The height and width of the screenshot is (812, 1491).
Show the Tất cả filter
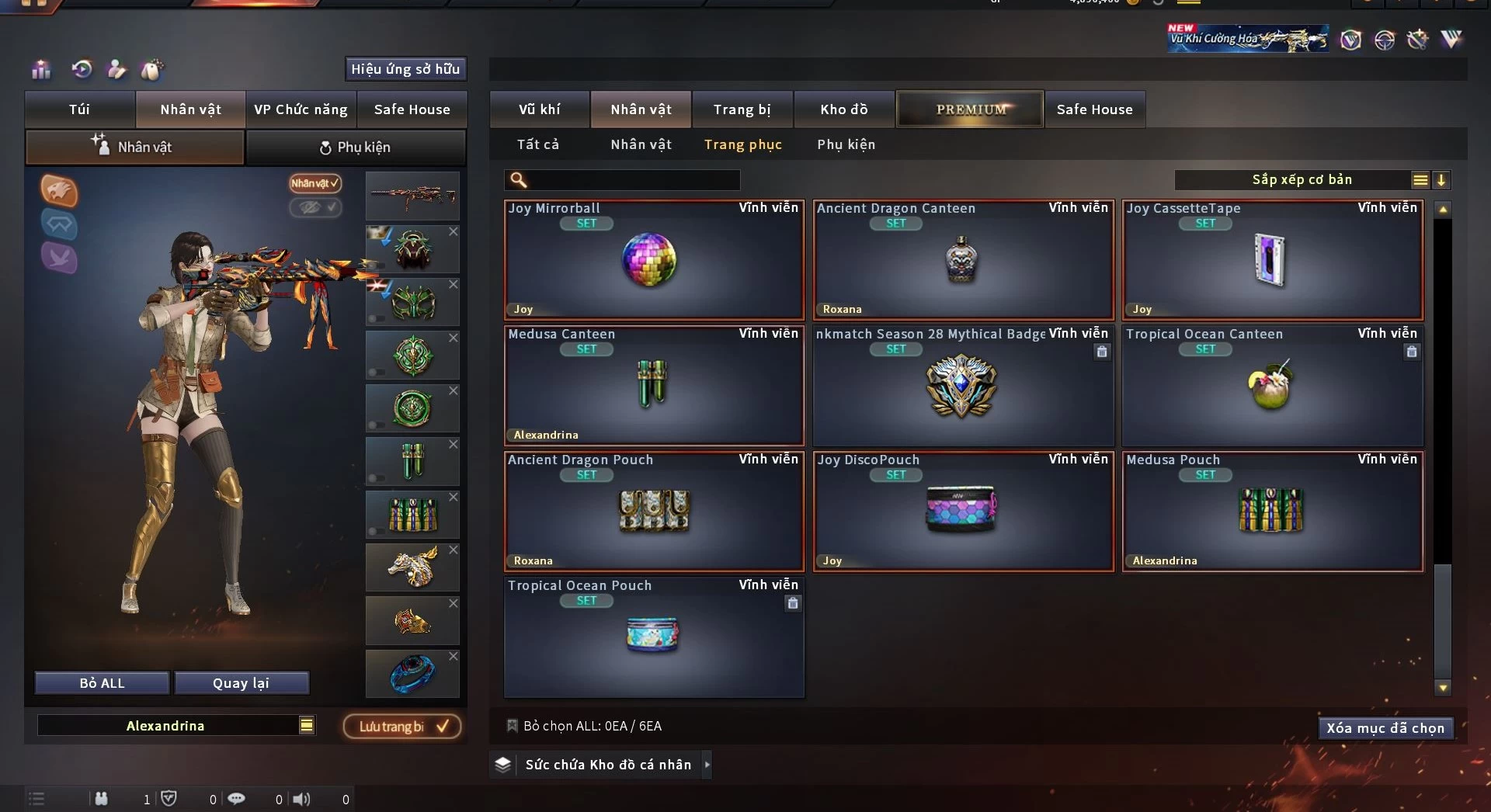point(538,144)
